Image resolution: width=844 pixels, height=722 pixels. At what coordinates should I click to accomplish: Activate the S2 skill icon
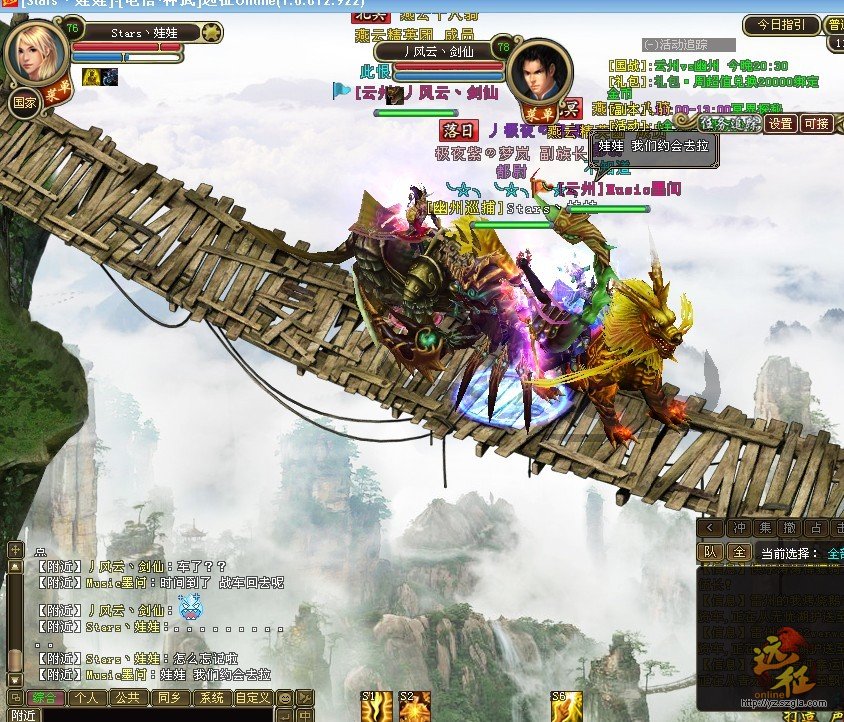click(x=414, y=706)
